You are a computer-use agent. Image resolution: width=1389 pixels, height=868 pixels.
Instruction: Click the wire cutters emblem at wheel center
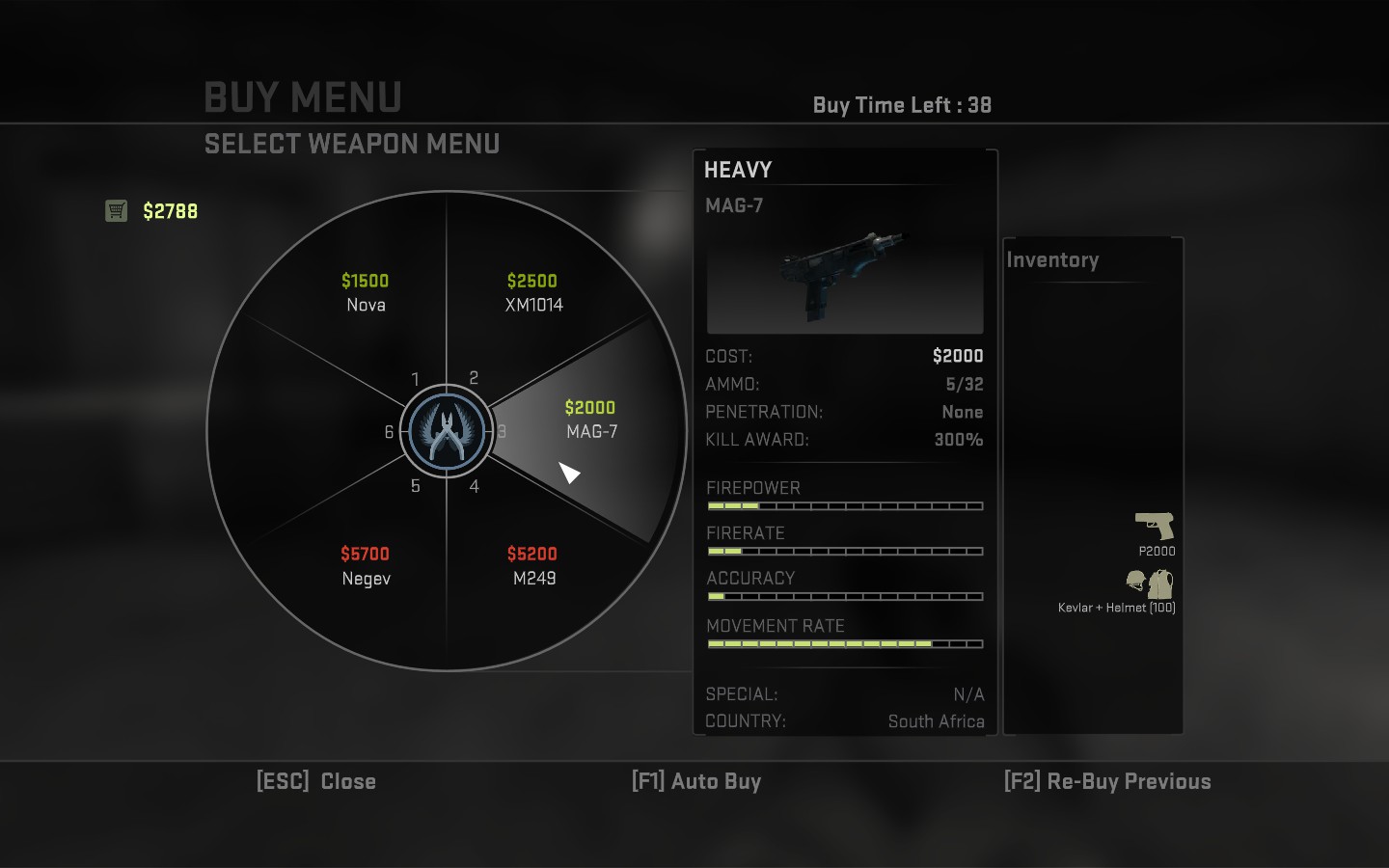tap(446, 432)
